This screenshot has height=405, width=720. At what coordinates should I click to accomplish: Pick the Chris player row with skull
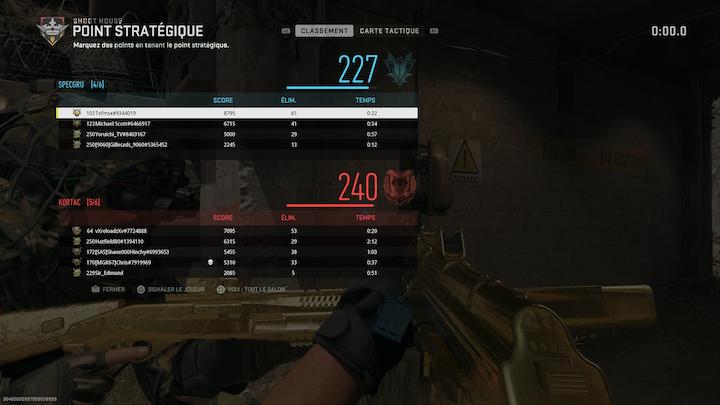237,262
